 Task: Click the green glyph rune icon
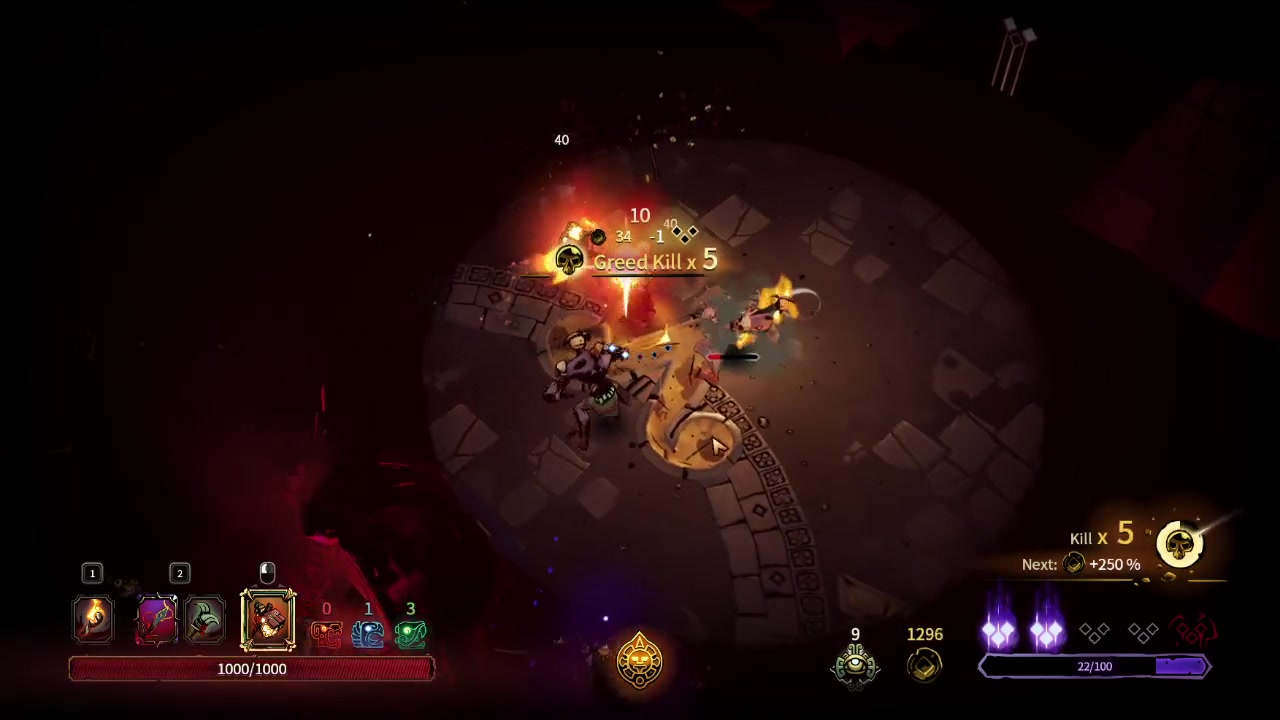pyautogui.click(x=410, y=634)
